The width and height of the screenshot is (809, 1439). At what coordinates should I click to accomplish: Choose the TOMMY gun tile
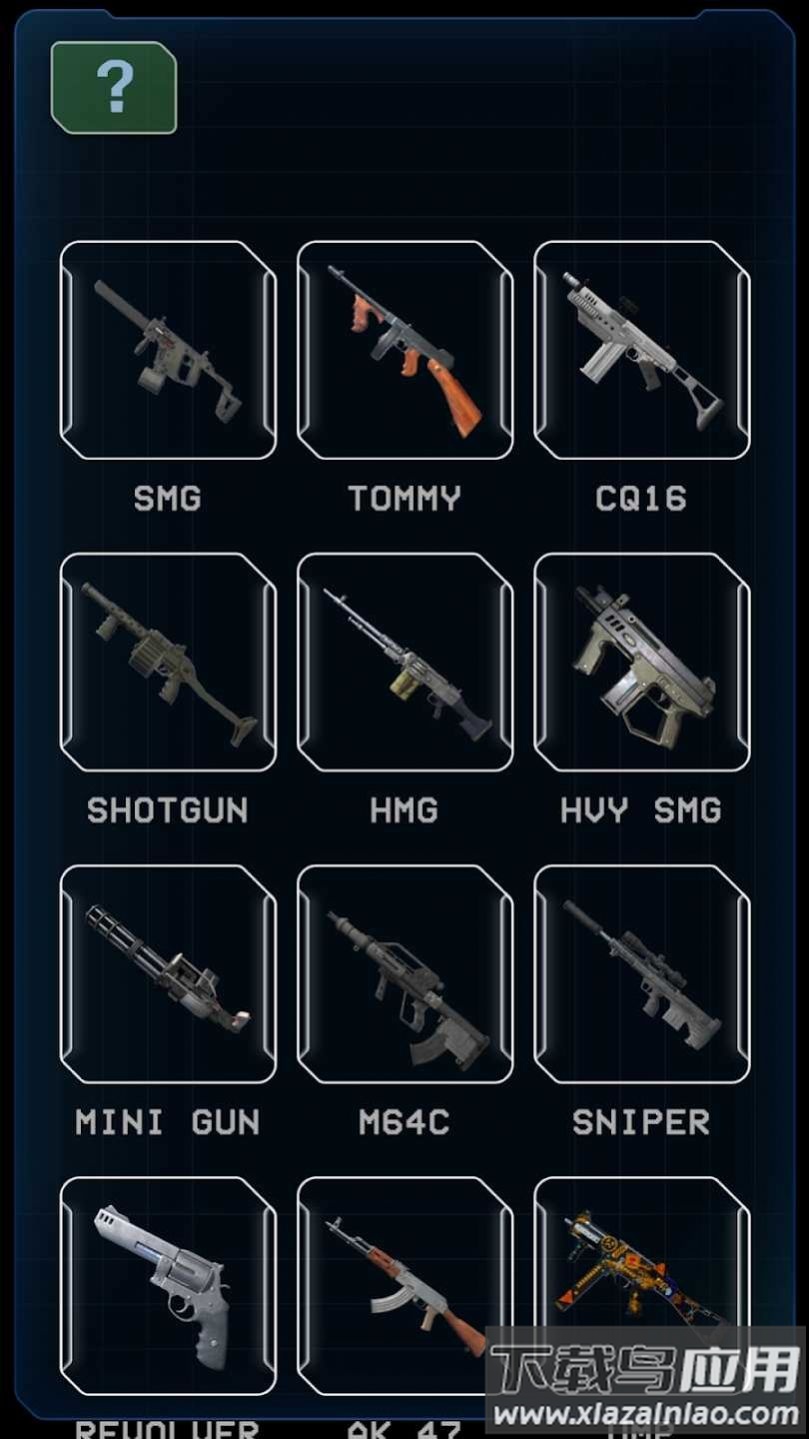tap(405, 350)
